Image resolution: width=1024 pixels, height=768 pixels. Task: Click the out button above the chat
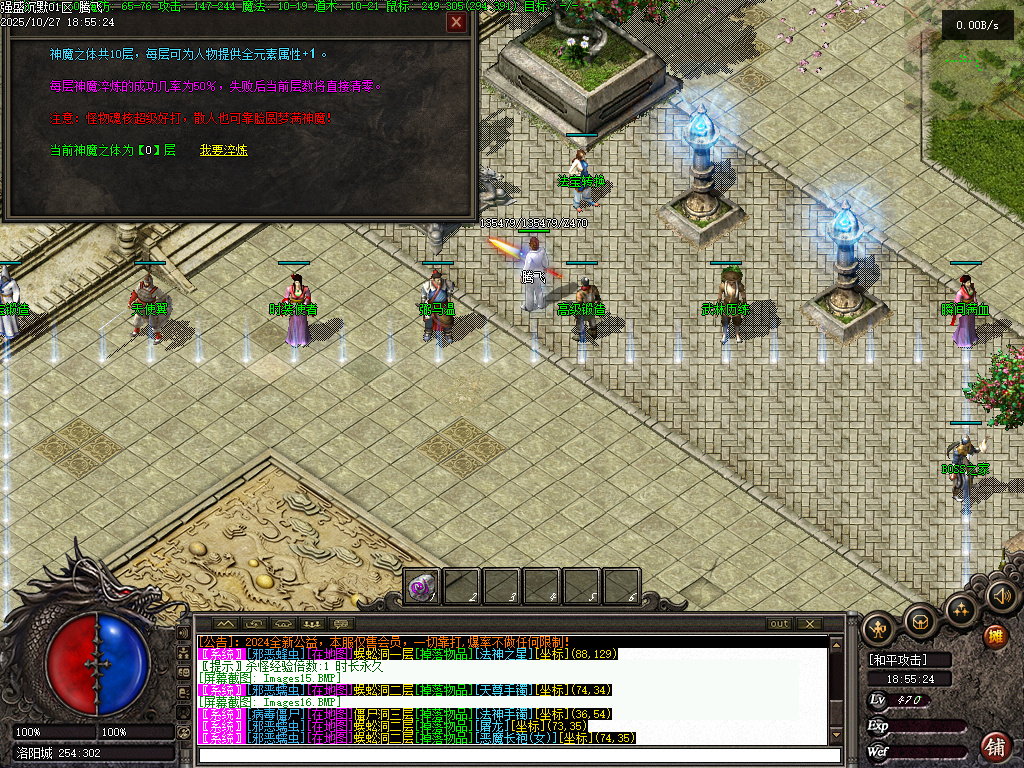point(779,624)
